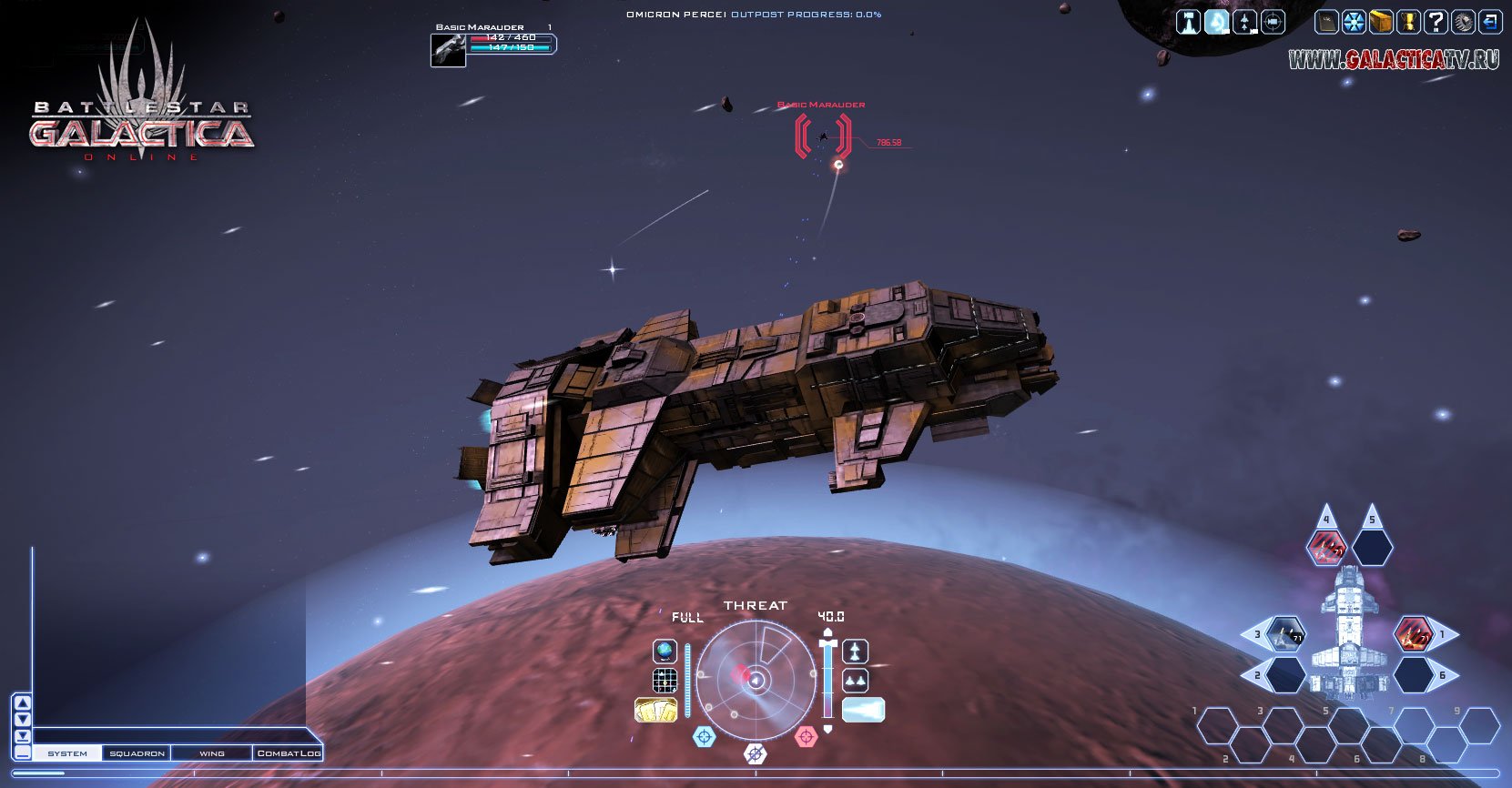1512x788 pixels.
Task: Click the galacticatv.ru watermark link
Action: click(x=1393, y=60)
